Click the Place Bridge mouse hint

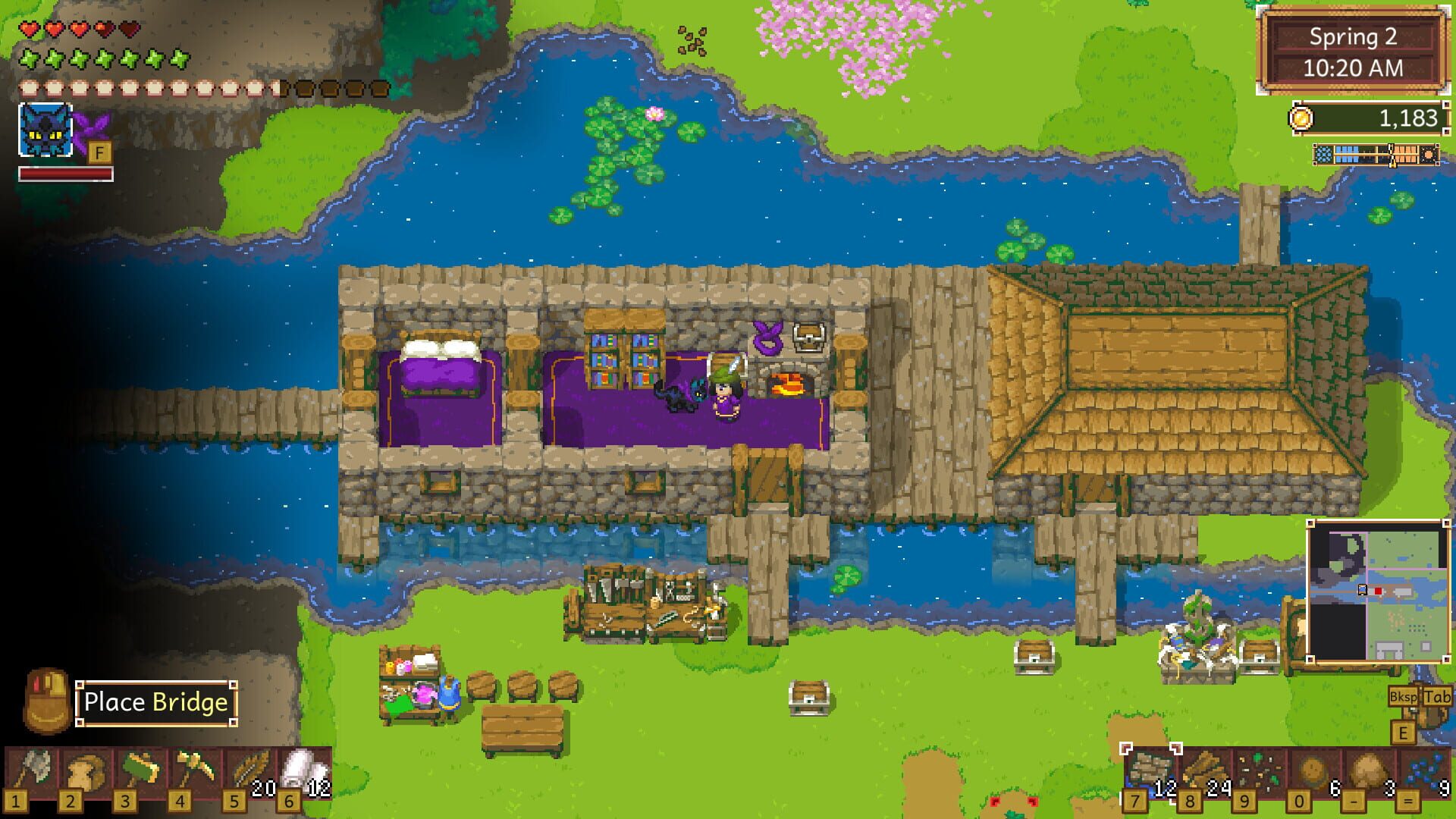pyautogui.click(x=155, y=702)
